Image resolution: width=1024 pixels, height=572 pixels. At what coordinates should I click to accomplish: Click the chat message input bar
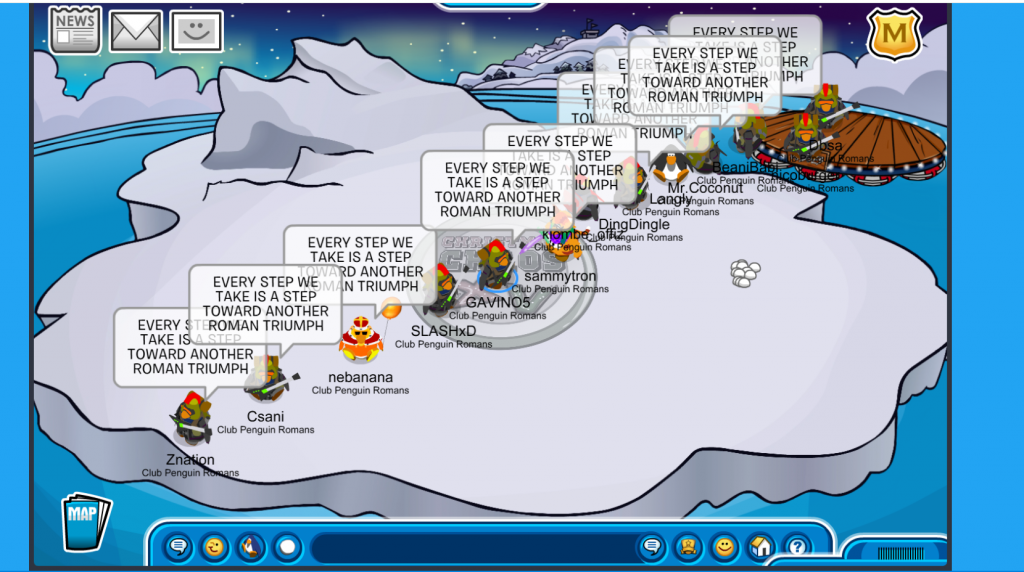(x=470, y=547)
